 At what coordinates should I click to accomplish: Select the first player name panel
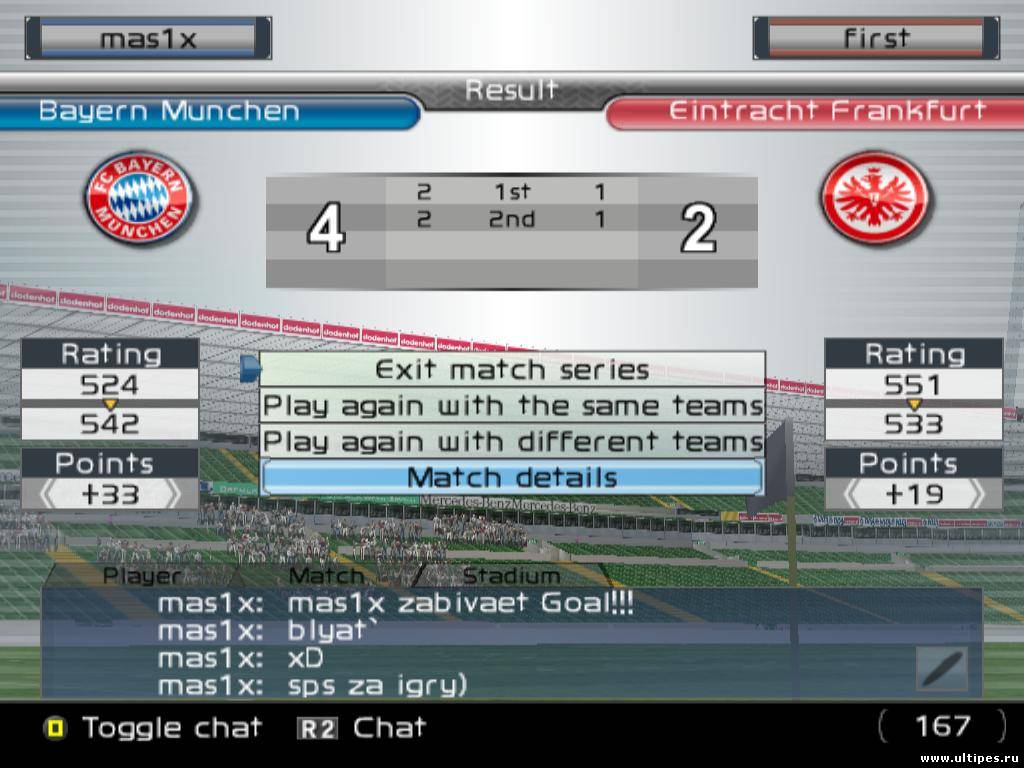point(876,38)
